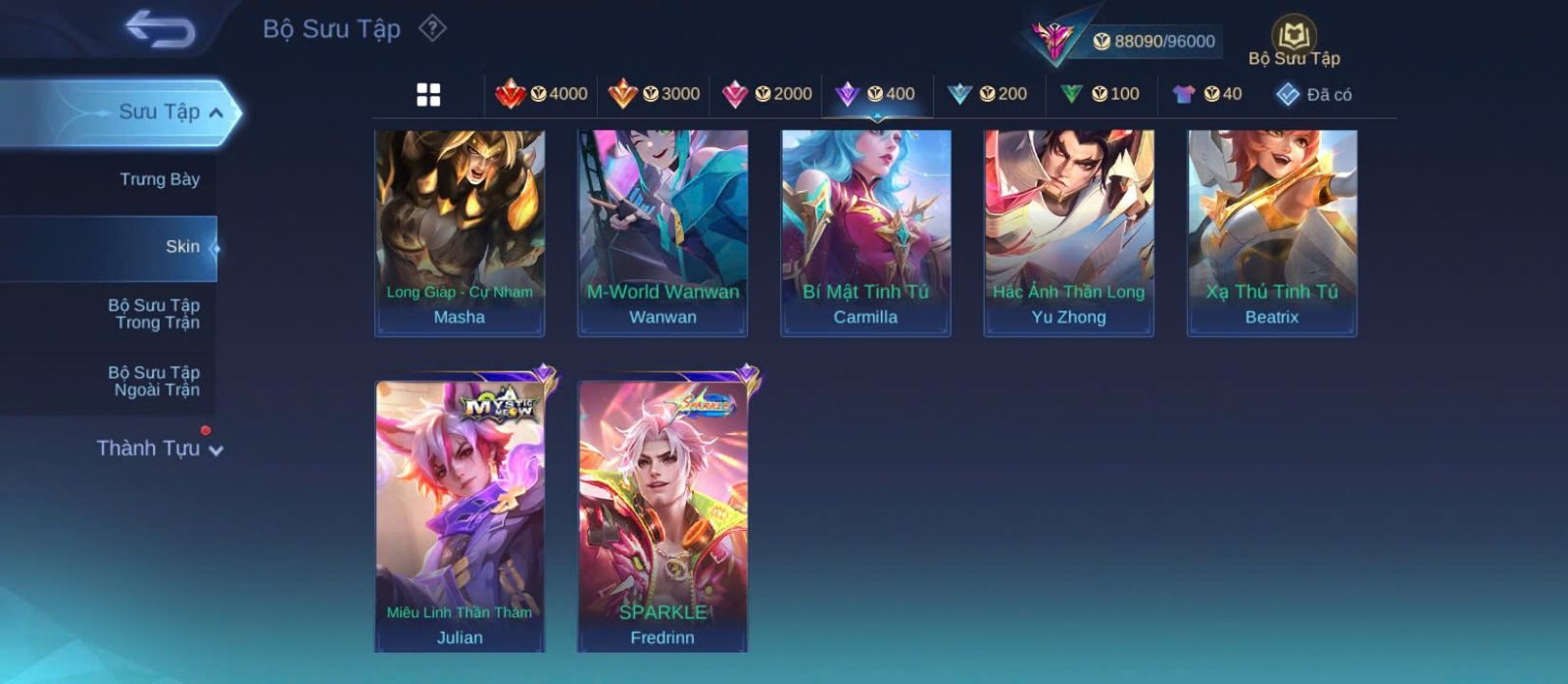Expand the Thành Tựu section

(161, 449)
